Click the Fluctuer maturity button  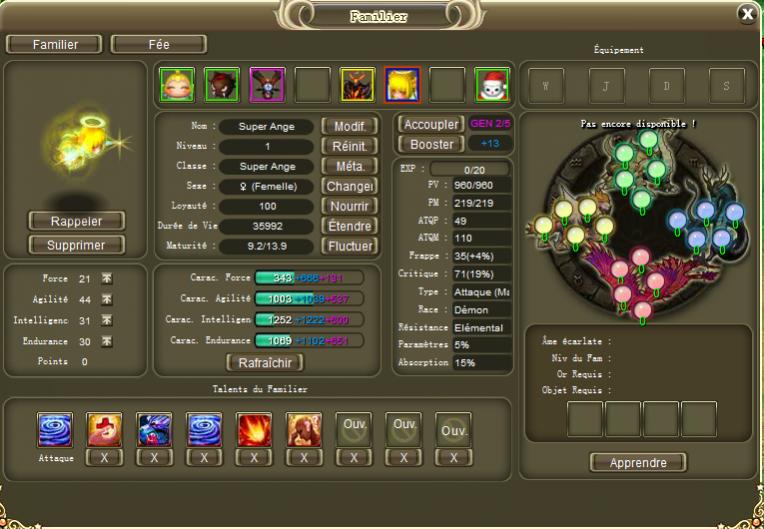[349, 246]
